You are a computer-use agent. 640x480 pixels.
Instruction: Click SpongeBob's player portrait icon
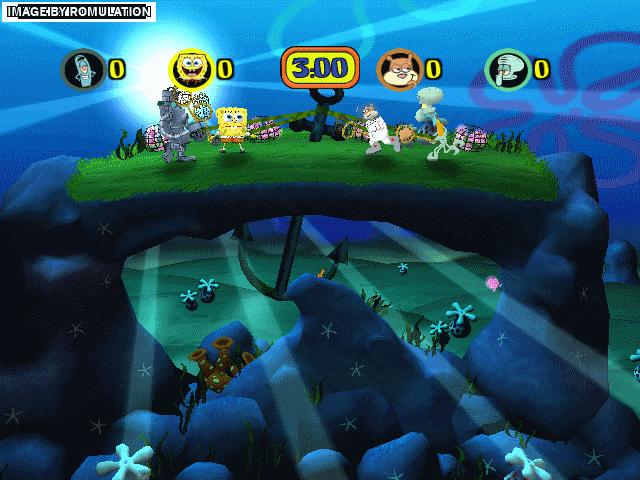[191, 68]
